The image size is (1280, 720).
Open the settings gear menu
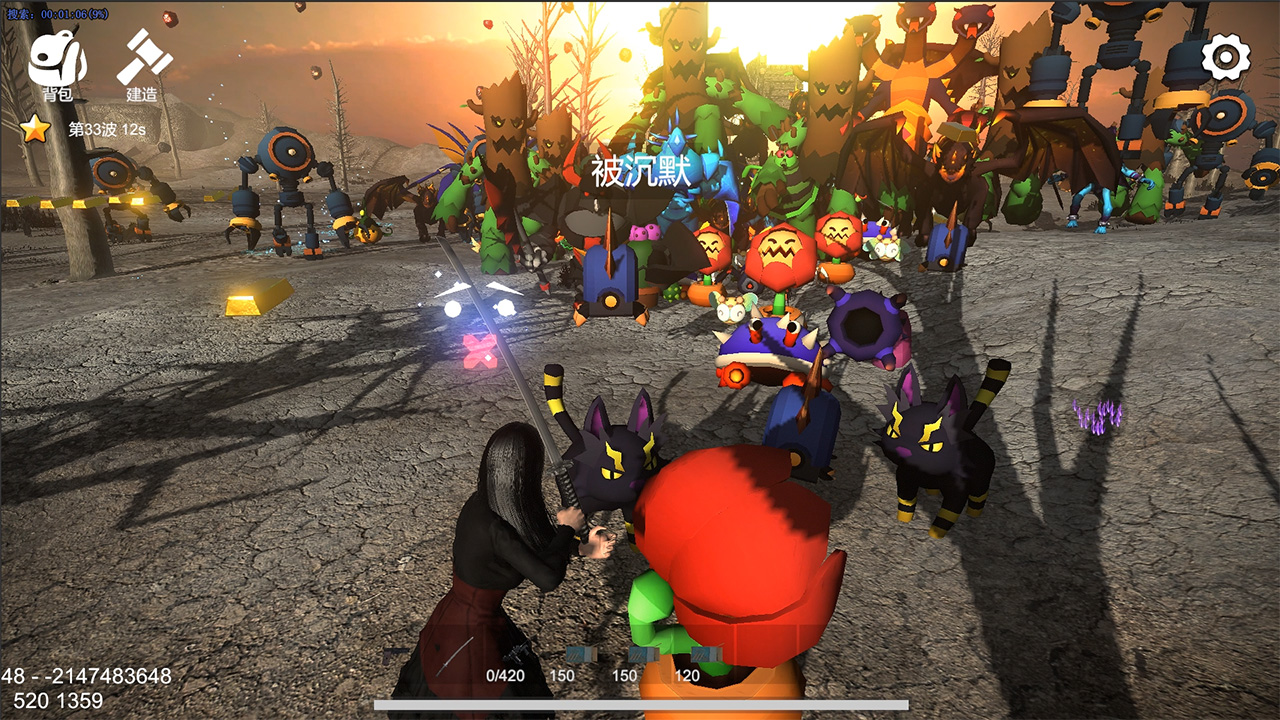[1225, 57]
